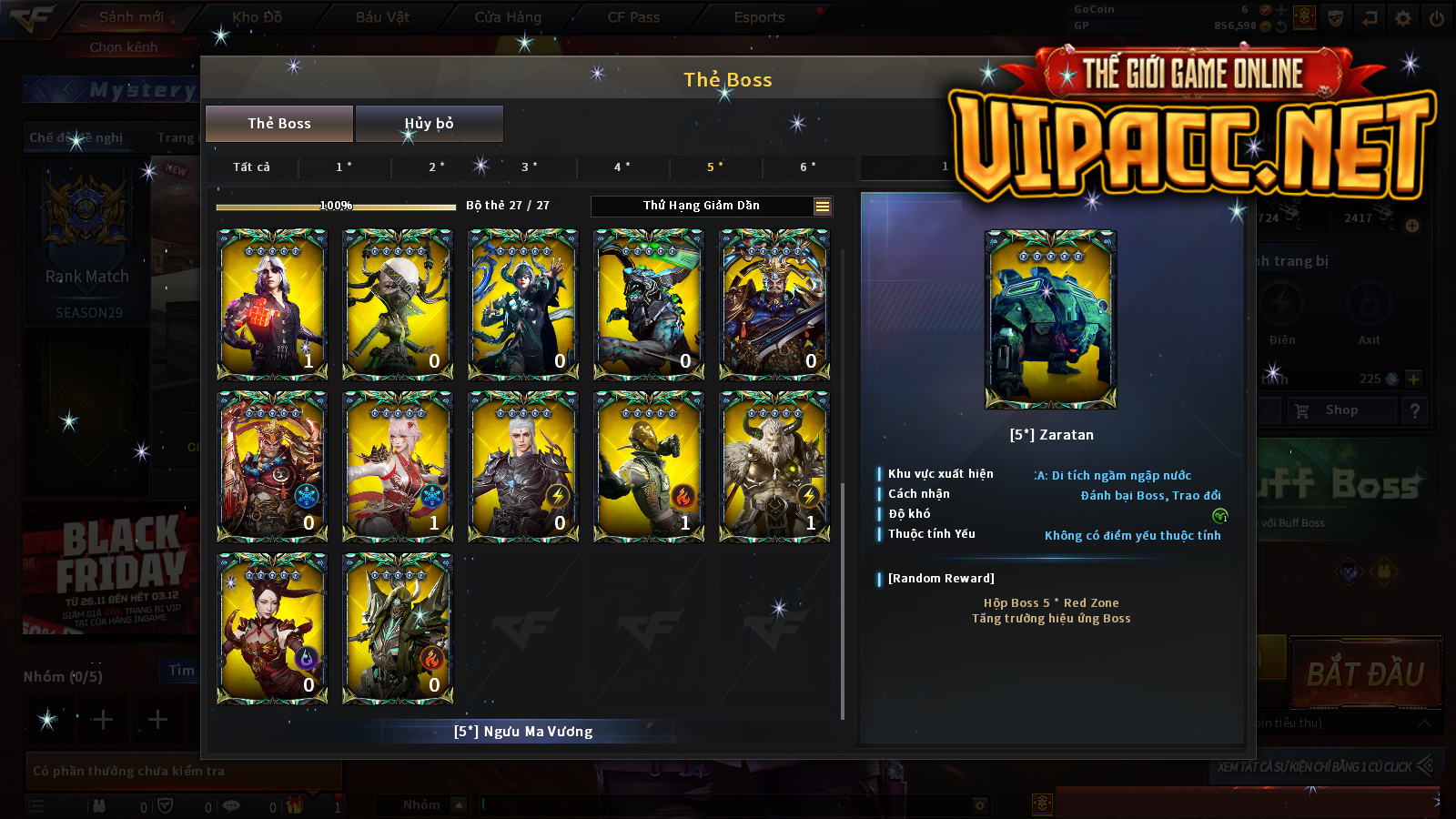Open the Esports menu

click(x=759, y=17)
